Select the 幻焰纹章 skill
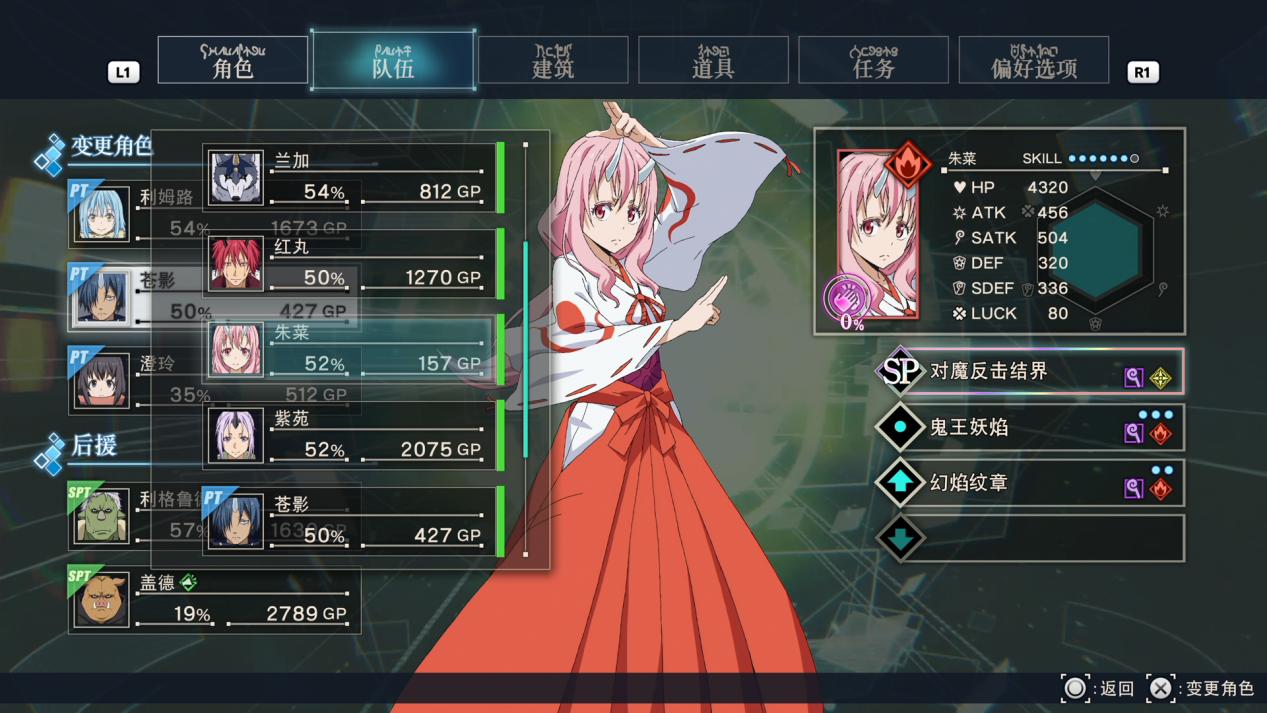 (1030, 483)
